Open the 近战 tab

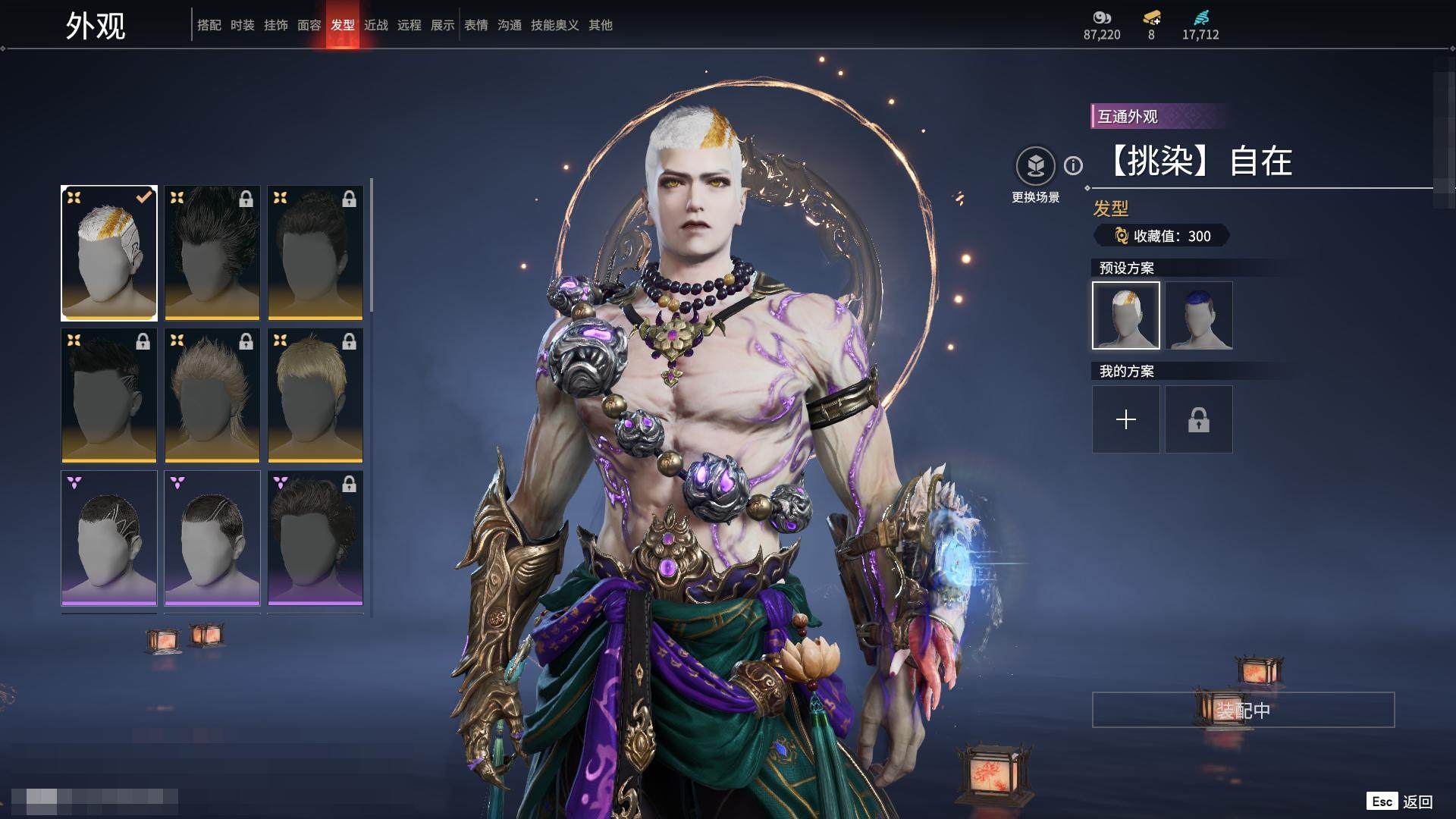(x=376, y=25)
